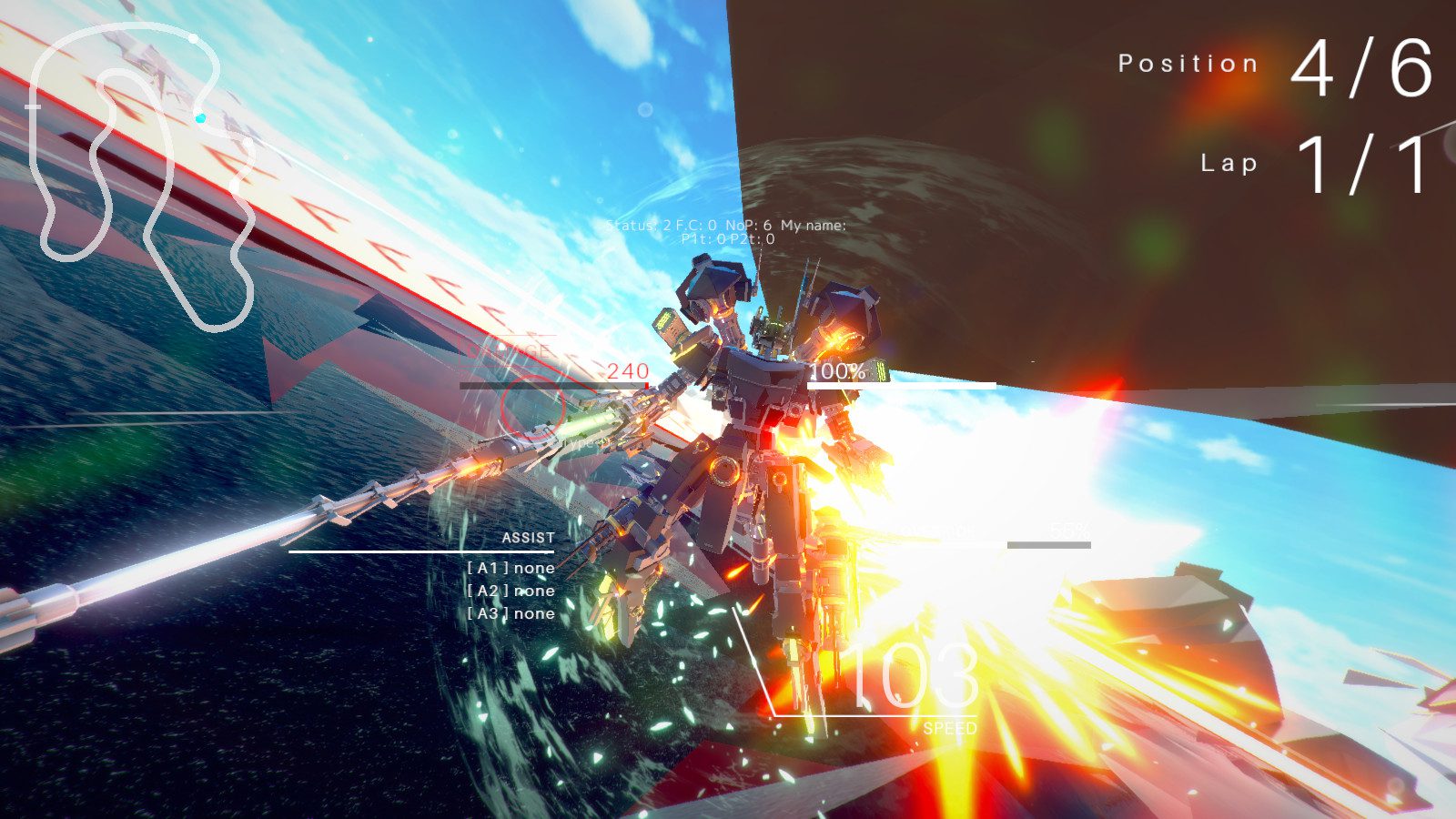Viewport: 1456px width, 819px height.
Task: Click the 100% health percentage label
Action: click(x=839, y=370)
